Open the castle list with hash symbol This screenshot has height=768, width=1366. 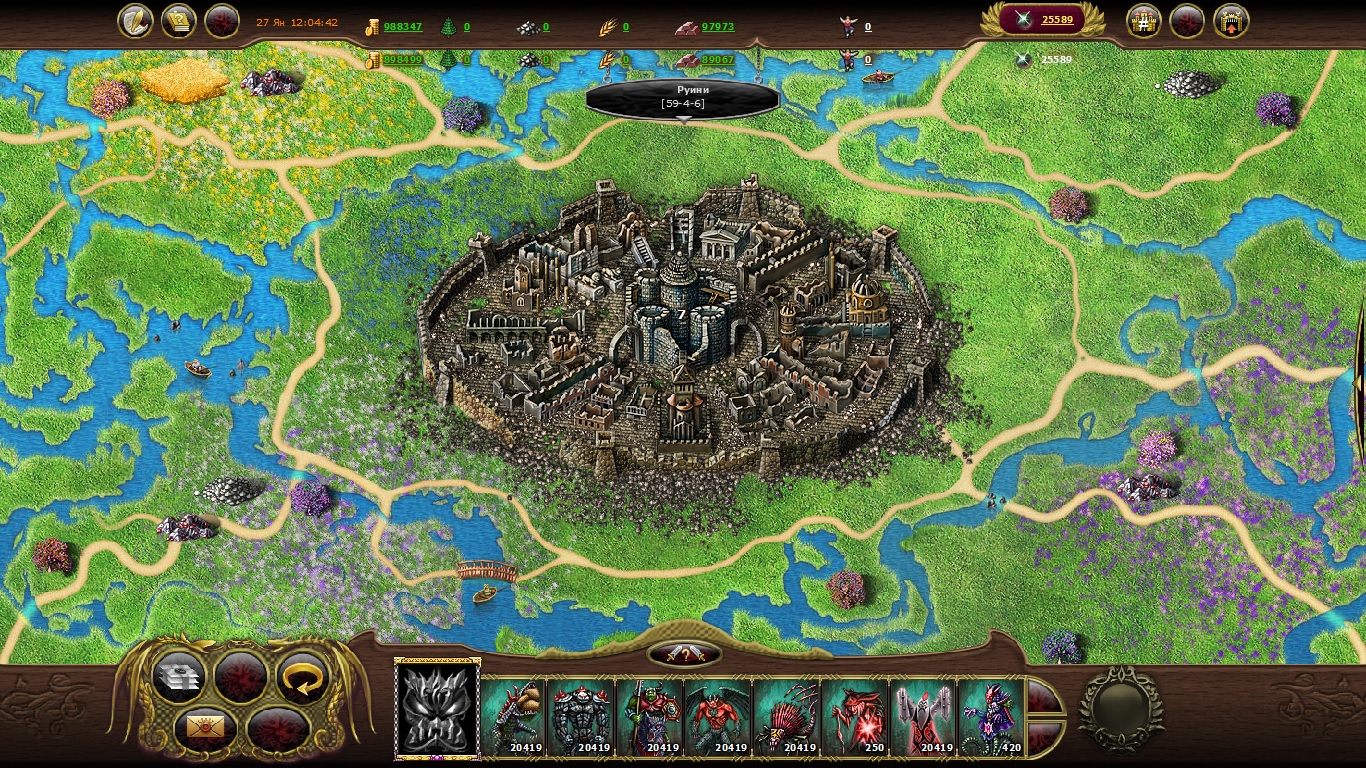pyautogui.click(x=1144, y=21)
